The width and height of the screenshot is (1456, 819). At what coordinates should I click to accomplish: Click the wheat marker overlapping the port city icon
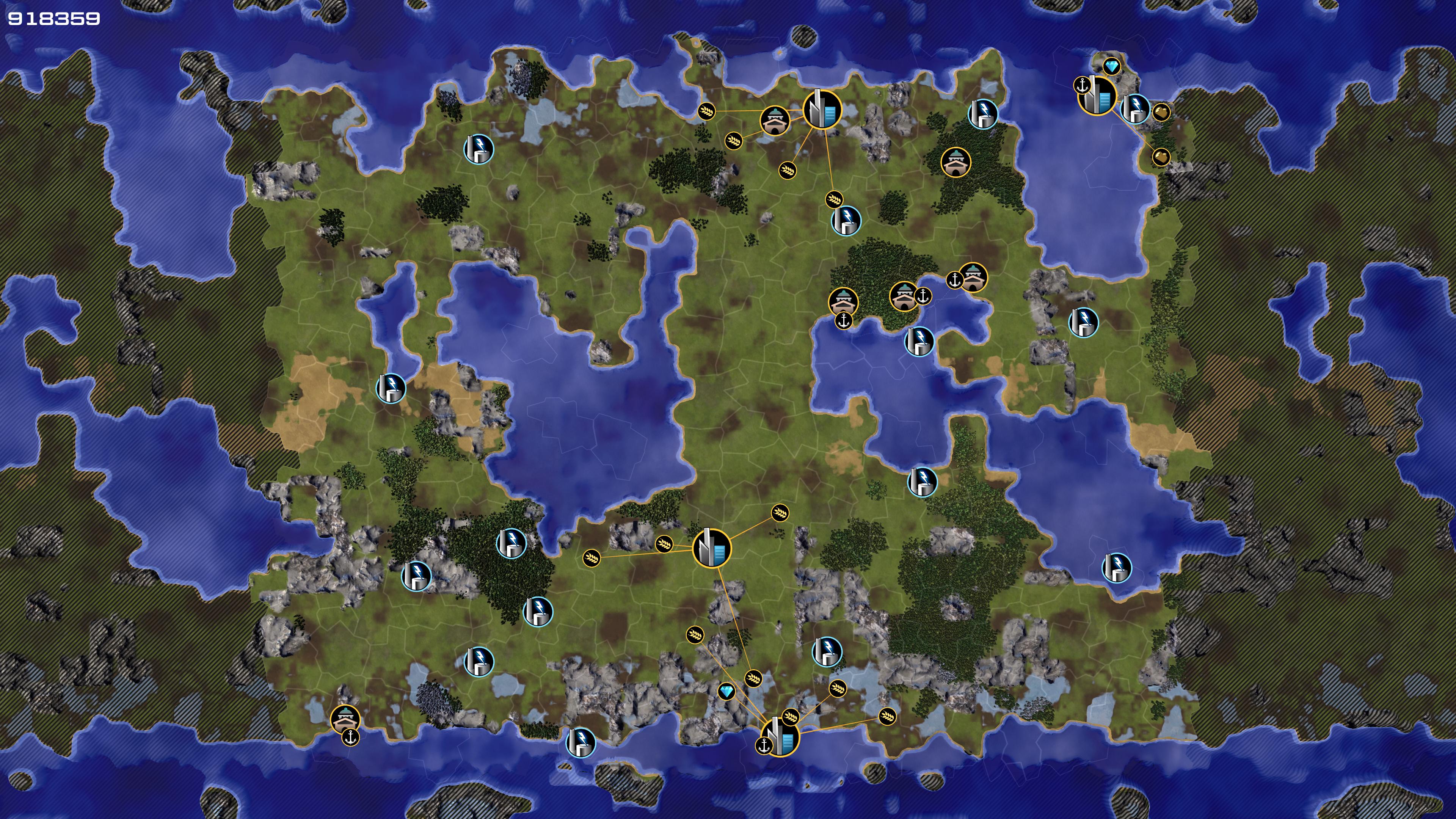coord(791,717)
